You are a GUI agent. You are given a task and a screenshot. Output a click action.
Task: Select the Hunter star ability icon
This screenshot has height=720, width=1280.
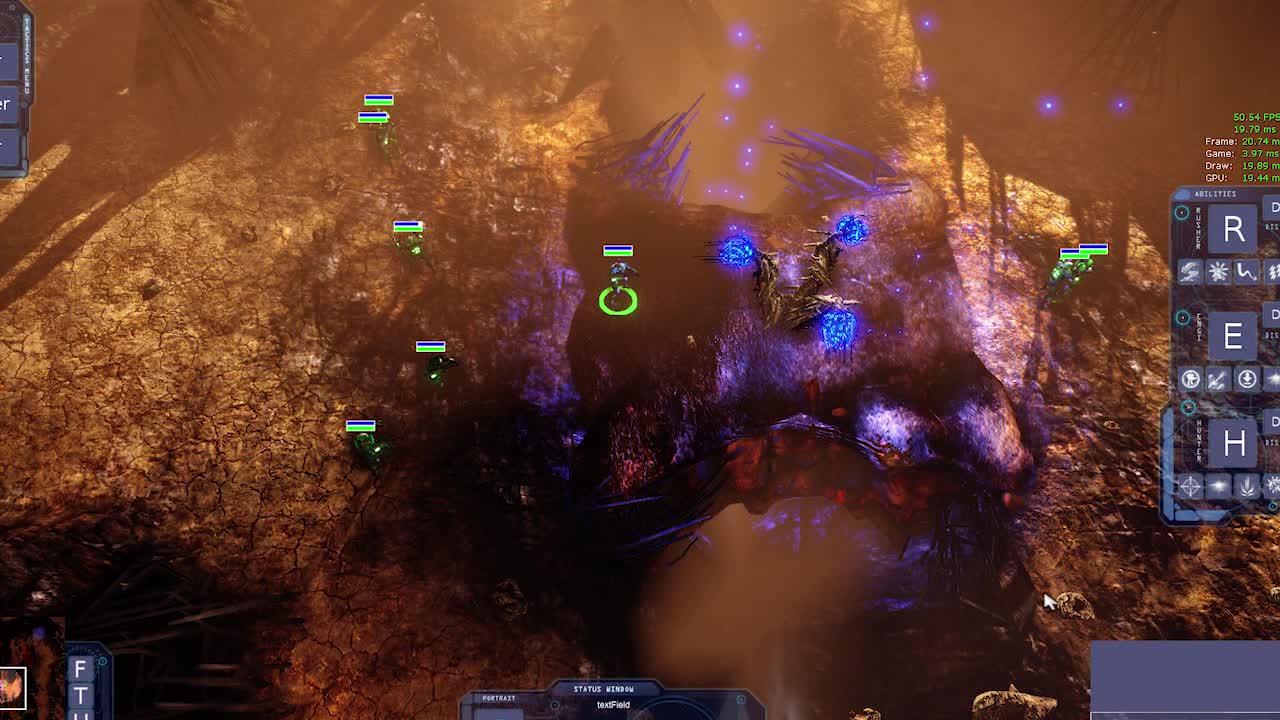(1216, 486)
